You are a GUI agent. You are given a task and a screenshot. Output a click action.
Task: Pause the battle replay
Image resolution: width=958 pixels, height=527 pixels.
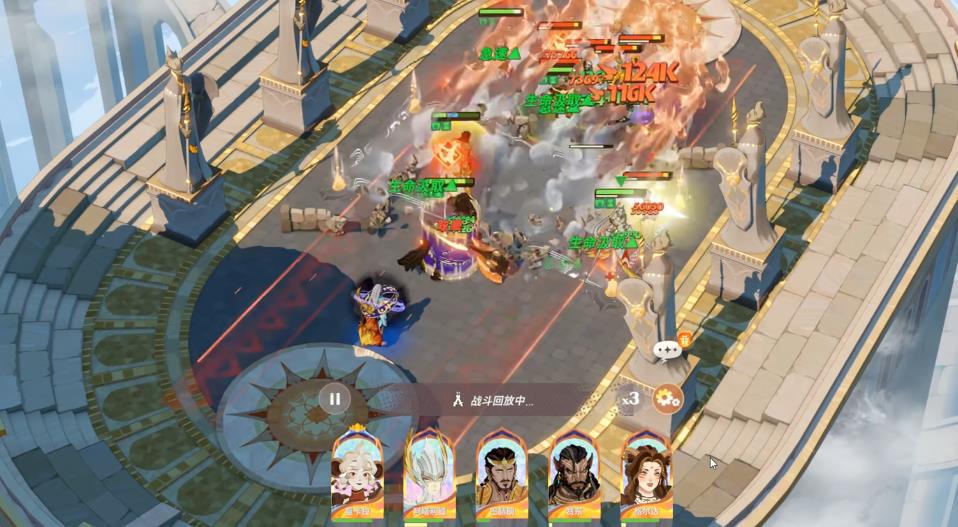pos(335,399)
